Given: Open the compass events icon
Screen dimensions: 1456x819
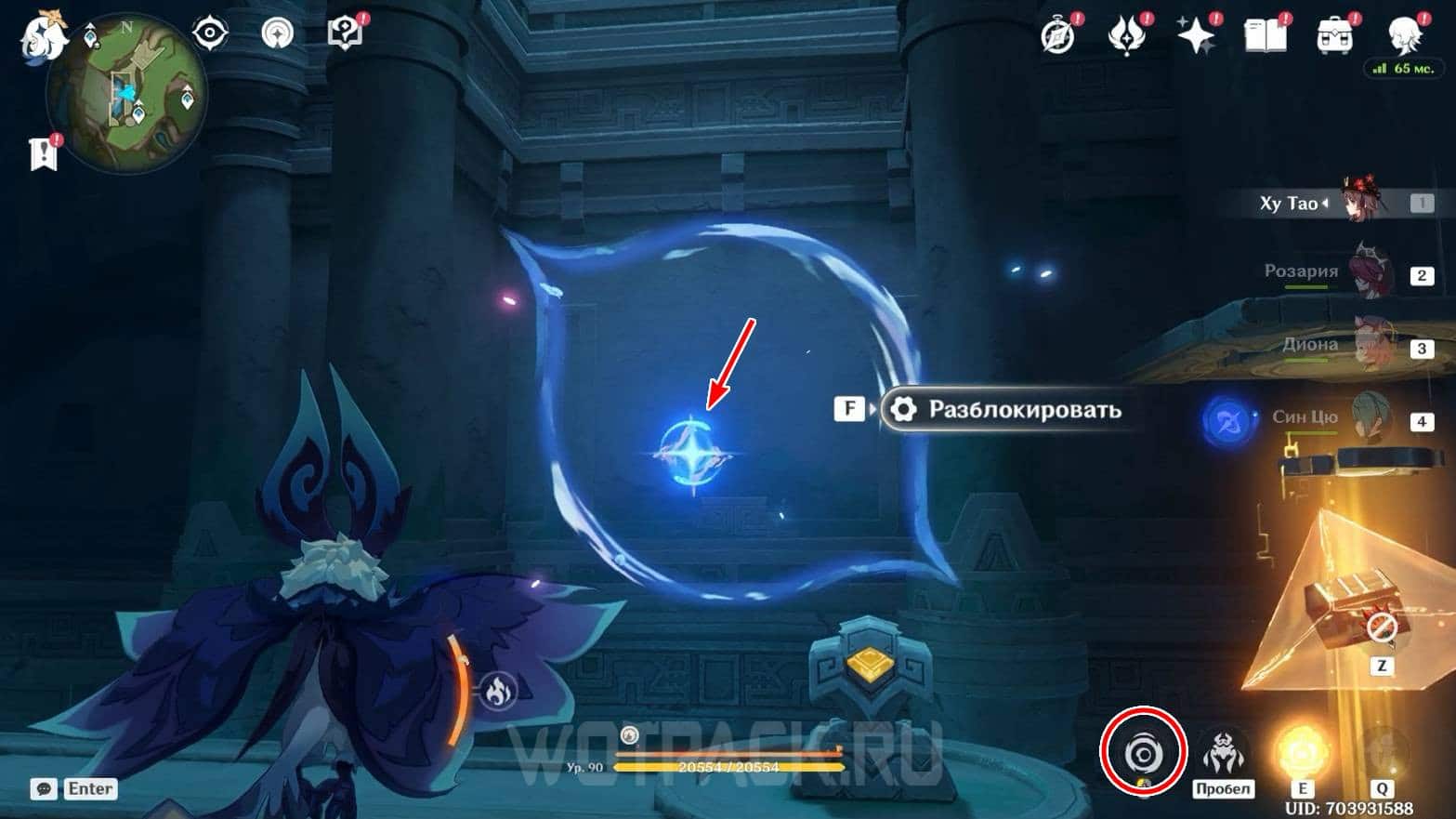Looking at the screenshot, I should [x=1057, y=36].
